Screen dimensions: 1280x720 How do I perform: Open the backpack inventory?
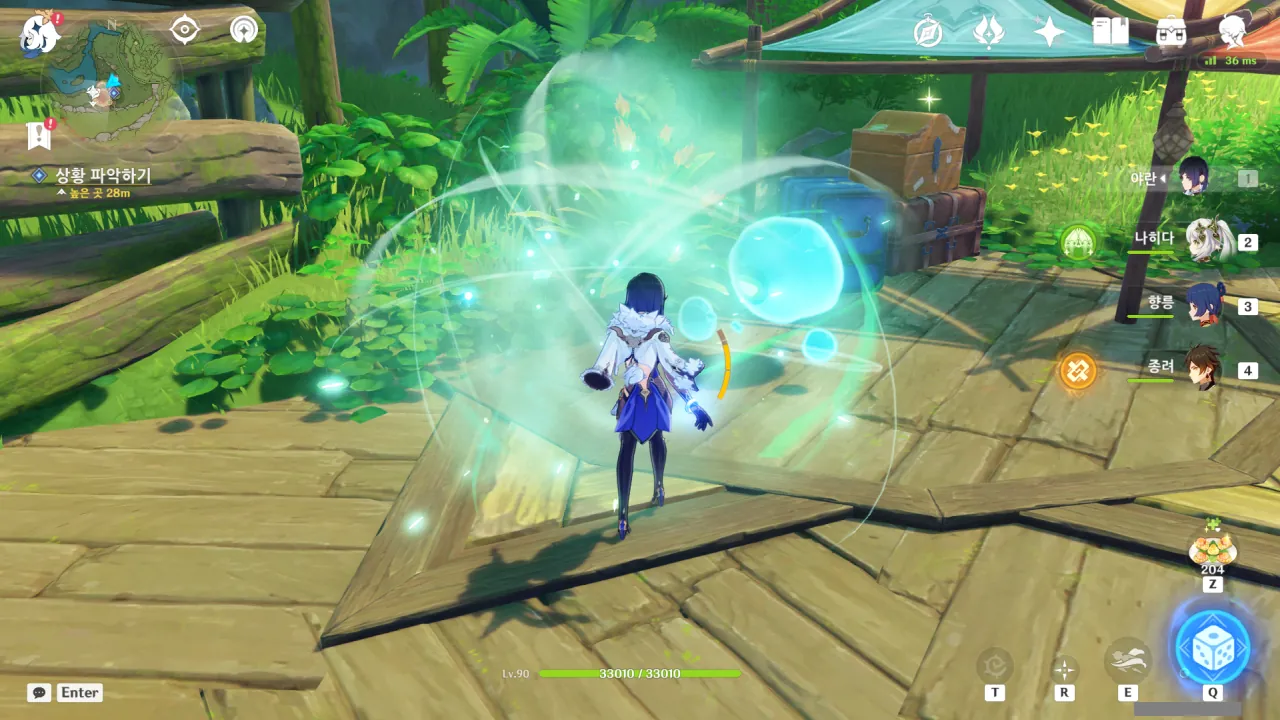click(1171, 32)
